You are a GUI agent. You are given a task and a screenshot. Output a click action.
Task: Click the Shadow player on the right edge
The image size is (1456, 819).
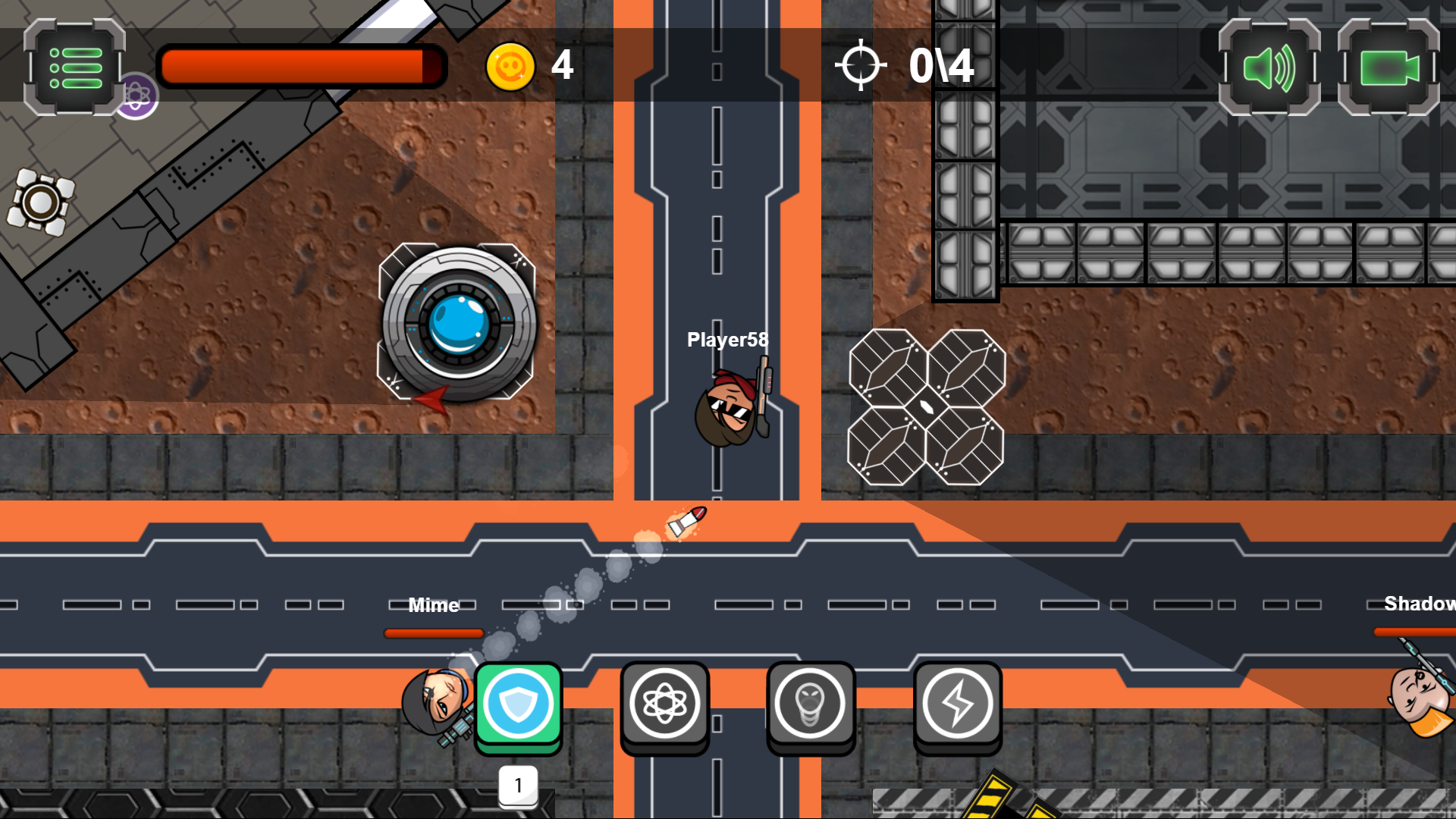point(1419,694)
